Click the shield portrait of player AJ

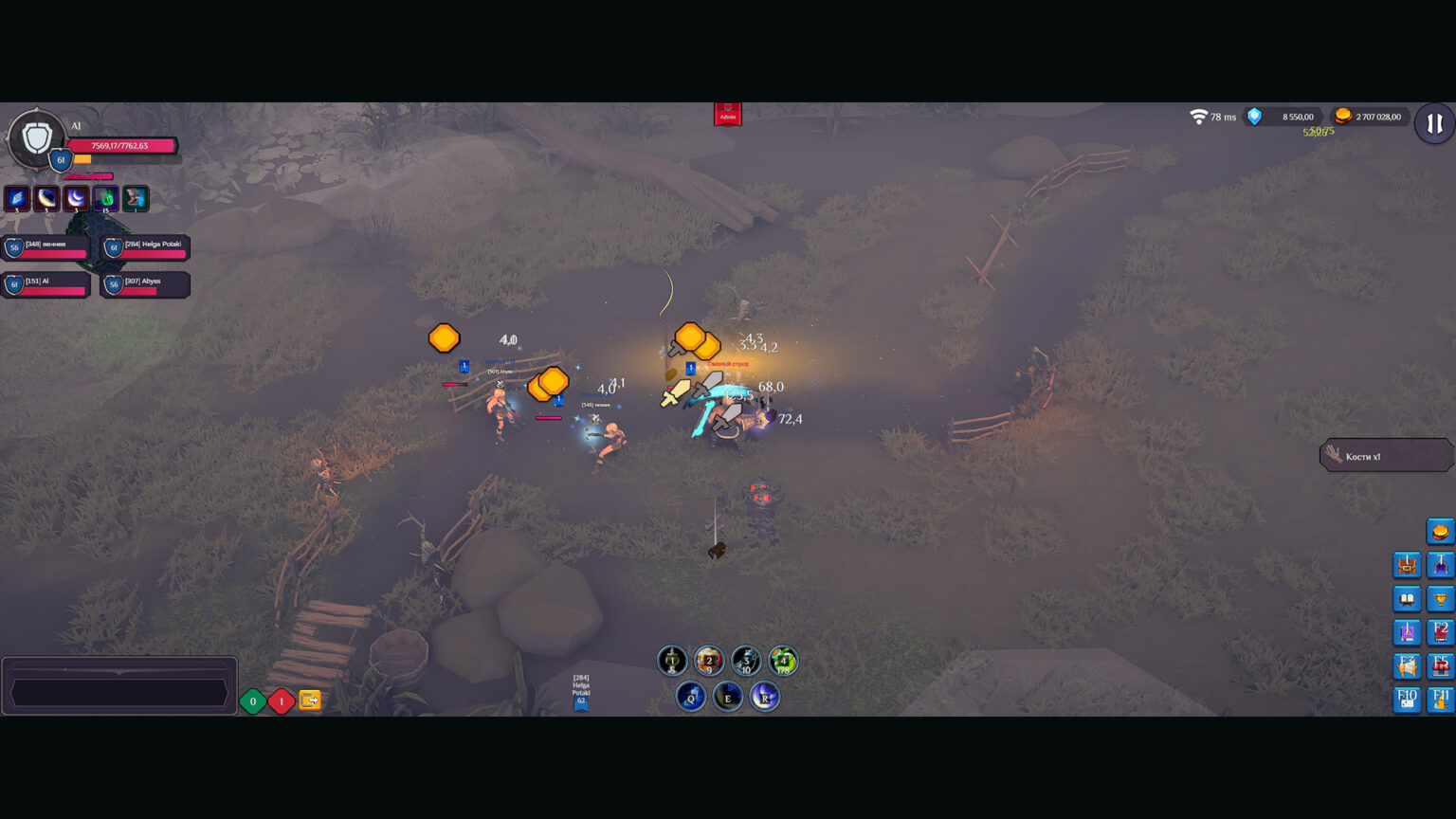(x=36, y=138)
